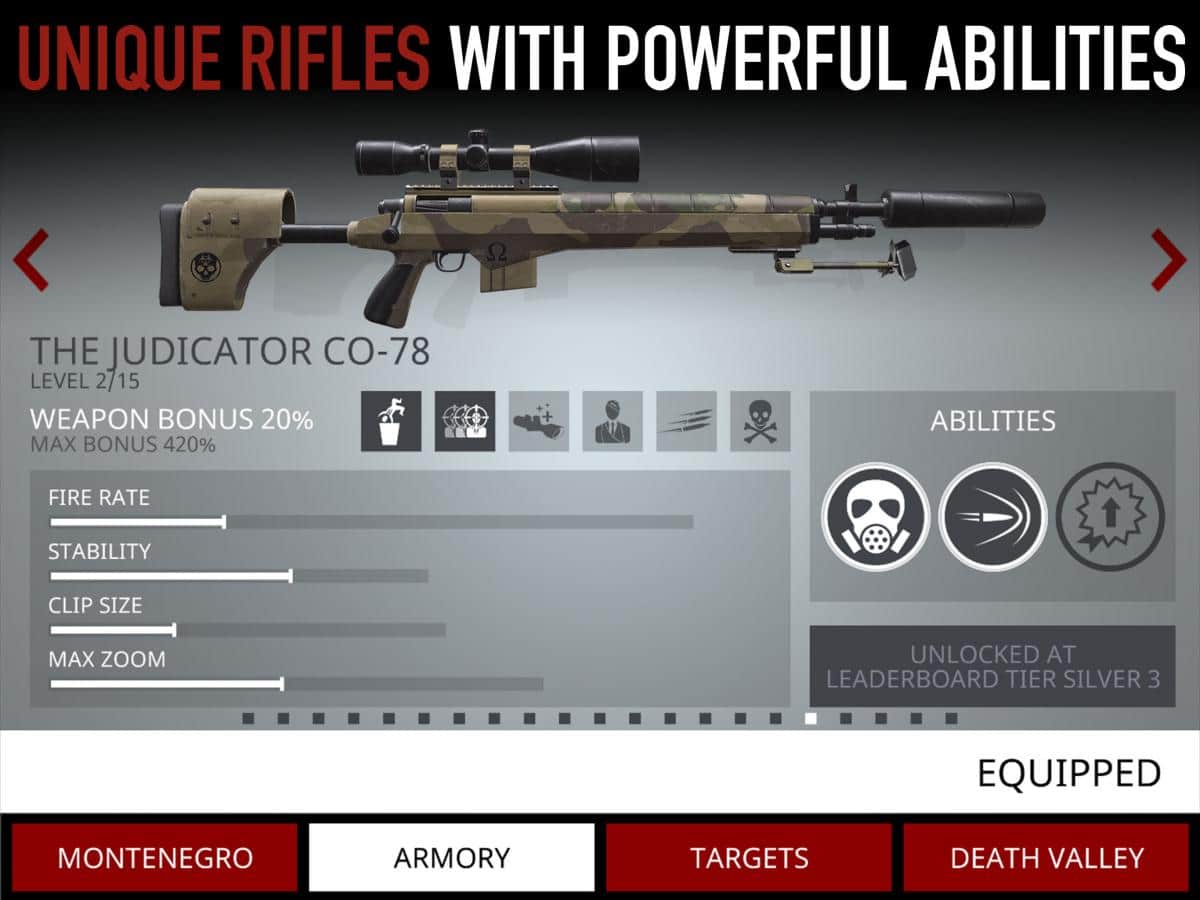Show the previous rifle with left arrow

pos(30,260)
